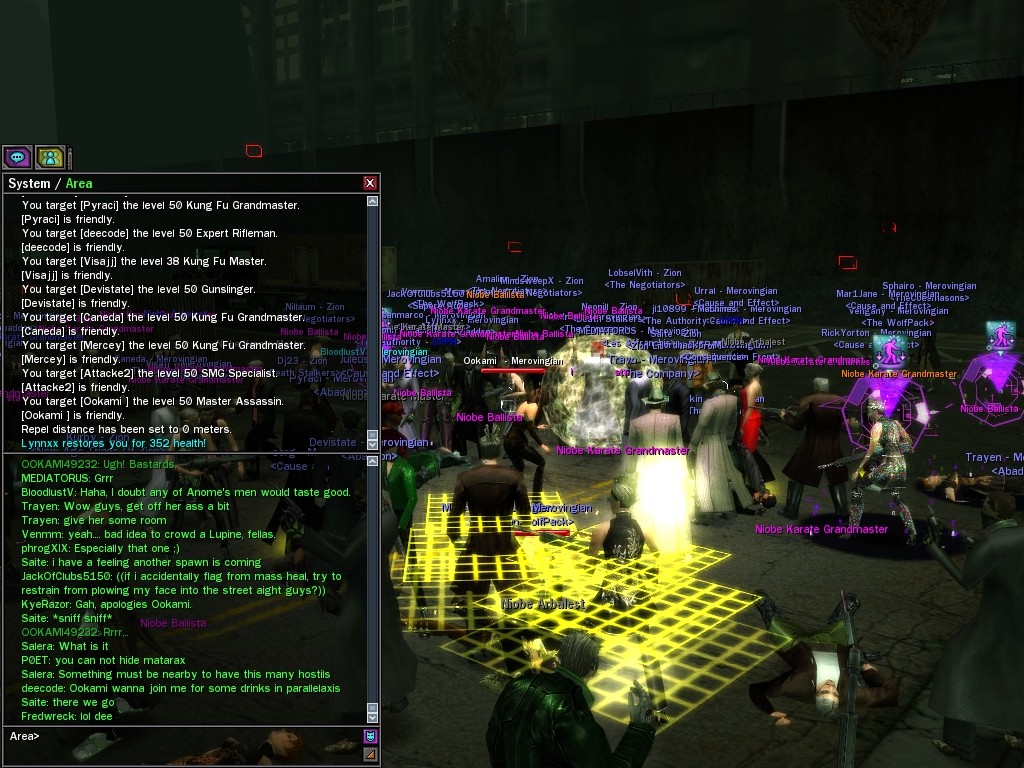Image resolution: width=1024 pixels, height=768 pixels.
Task: Open the purple mask emote button
Action: tap(370, 737)
